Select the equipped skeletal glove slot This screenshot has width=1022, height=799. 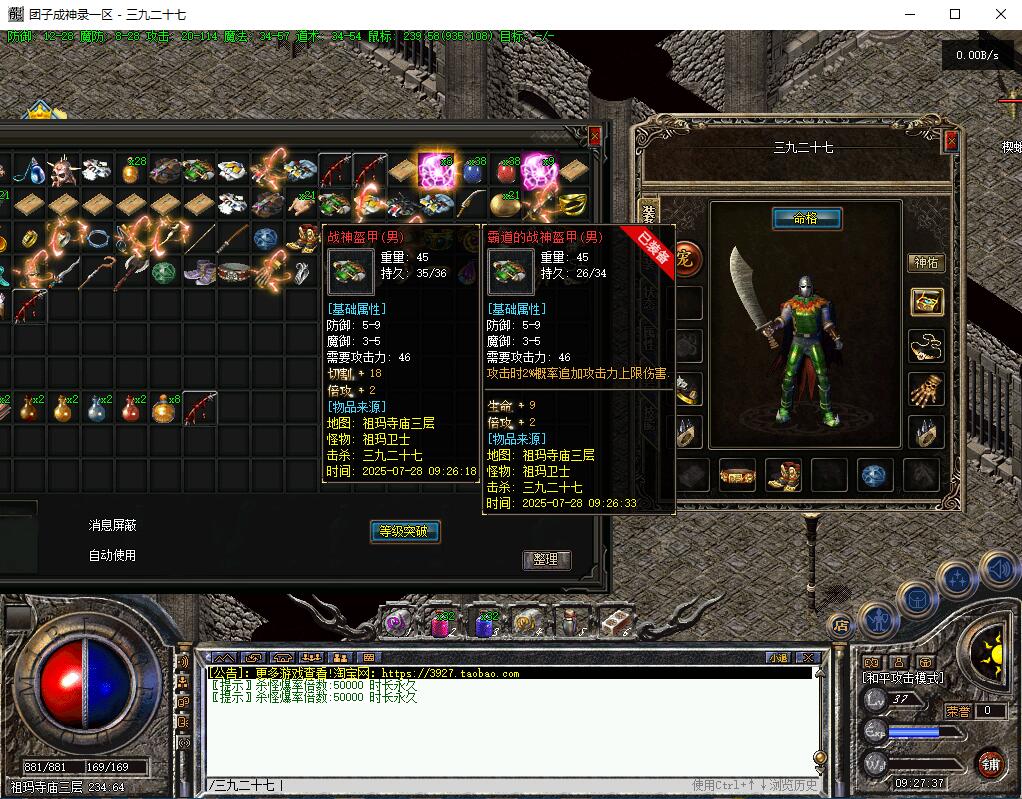(x=926, y=391)
